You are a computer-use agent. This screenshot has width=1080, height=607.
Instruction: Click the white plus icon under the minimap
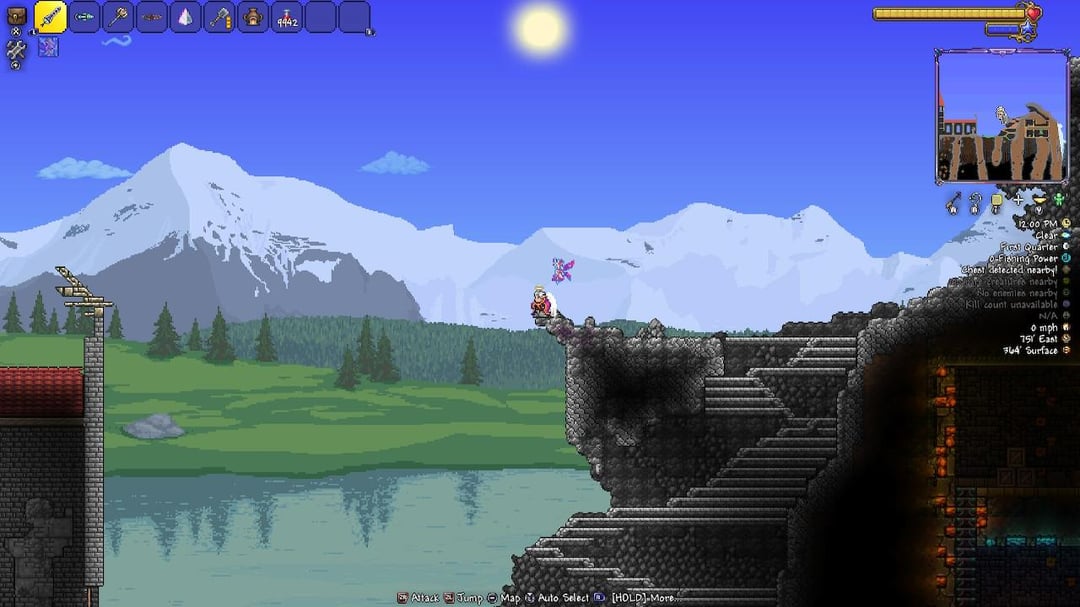pos(1018,200)
